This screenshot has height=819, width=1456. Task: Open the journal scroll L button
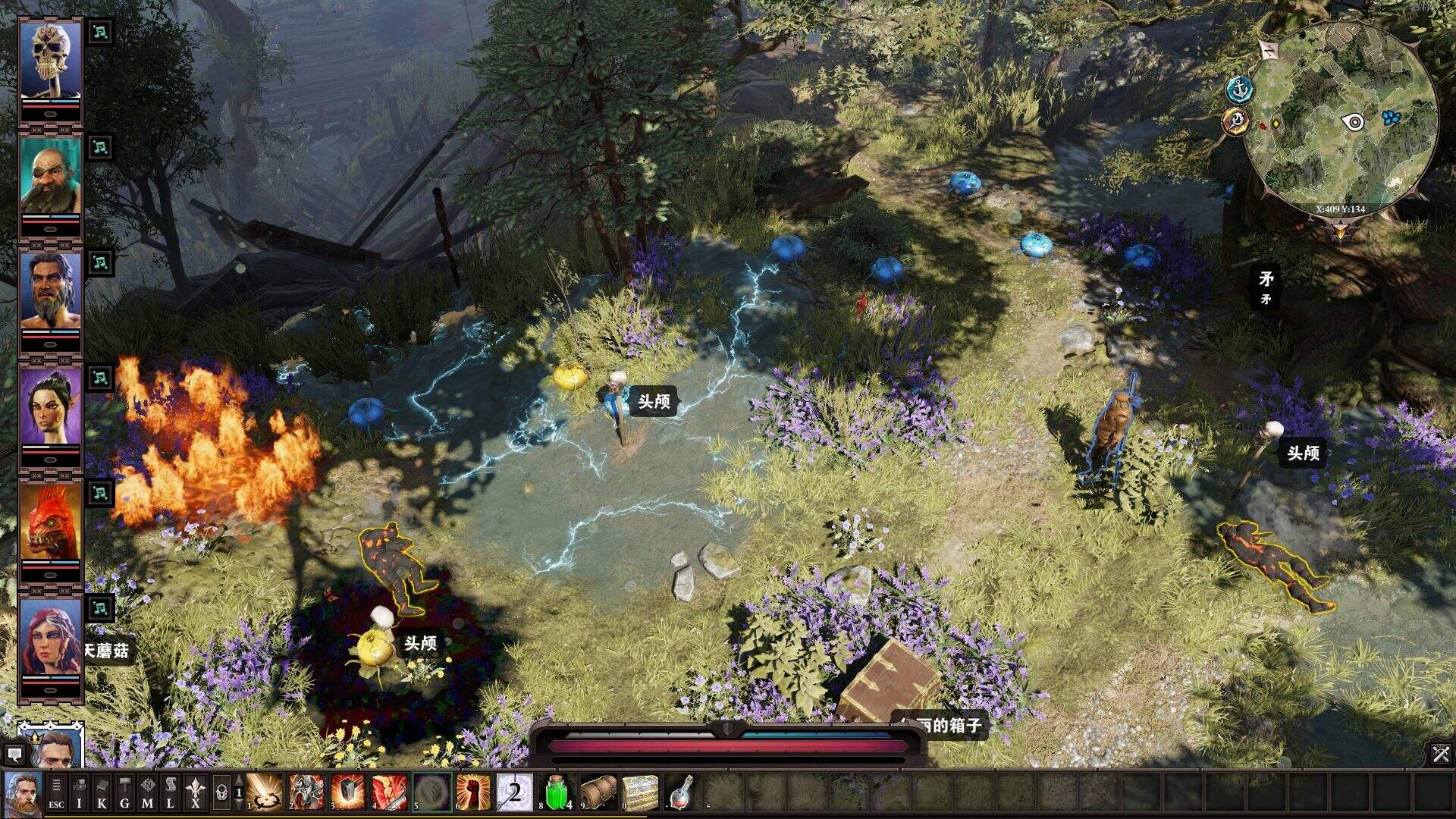pos(171,792)
